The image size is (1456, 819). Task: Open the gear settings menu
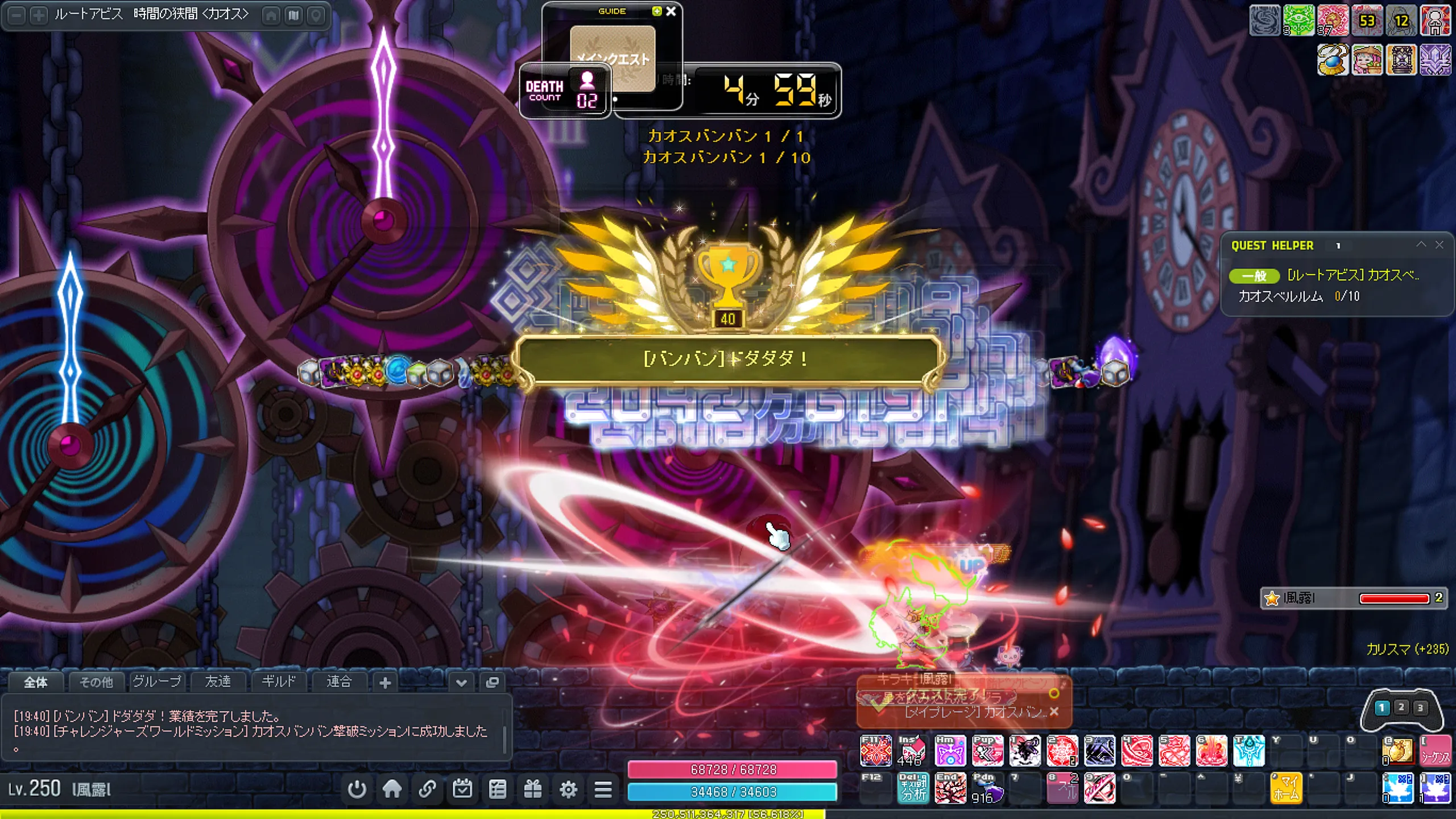tap(568, 789)
